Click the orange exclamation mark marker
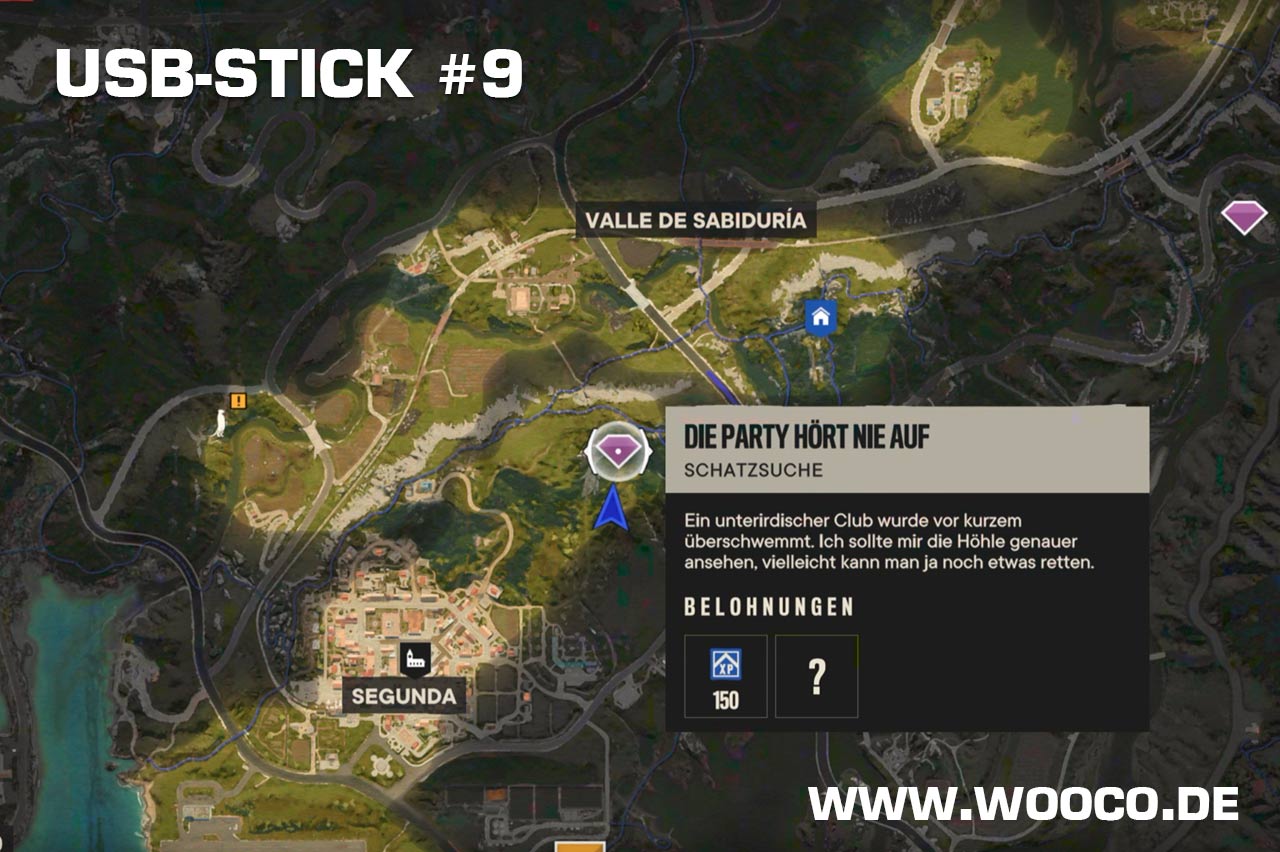 238,401
